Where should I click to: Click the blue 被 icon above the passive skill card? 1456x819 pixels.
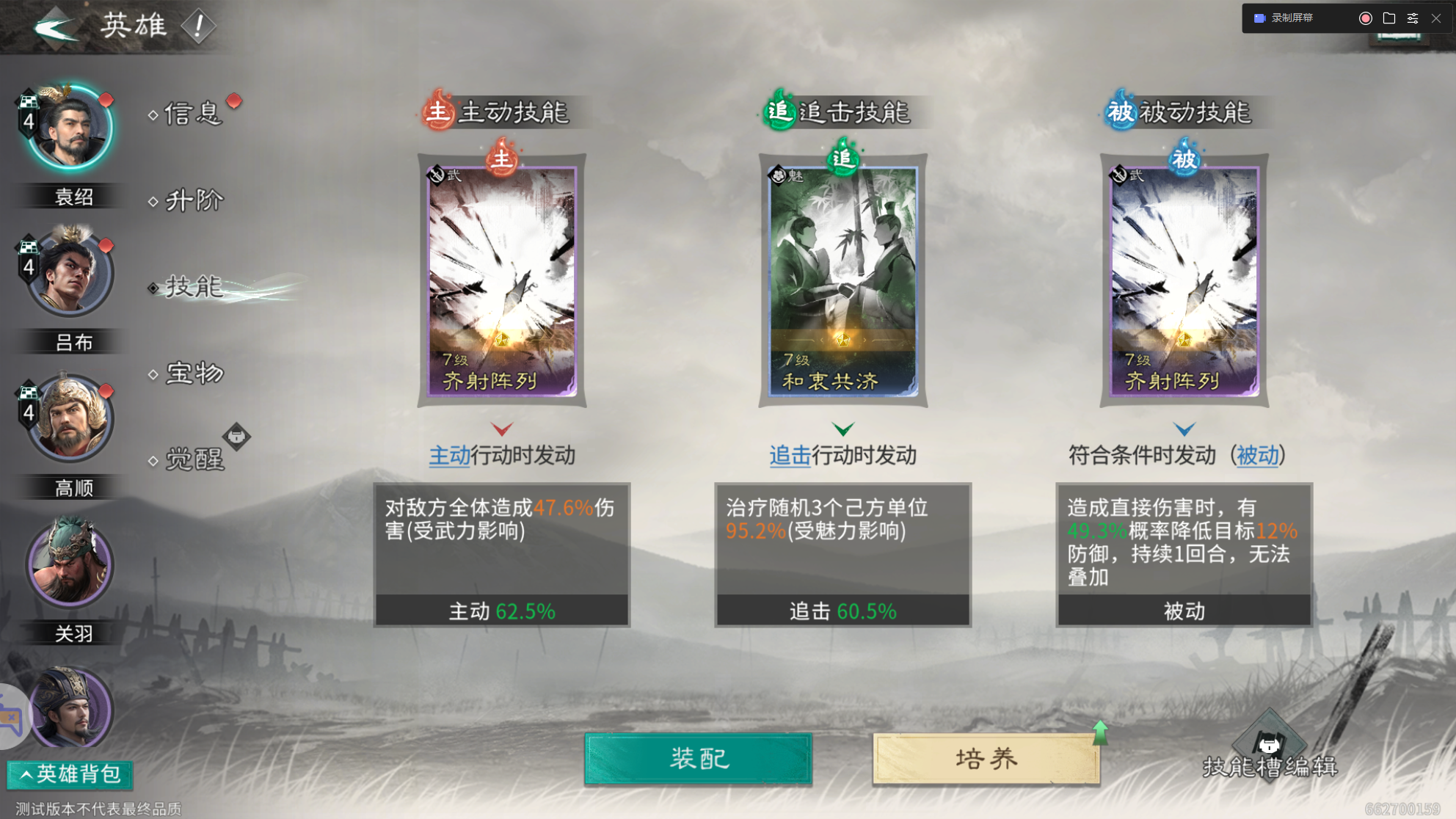coord(1185,159)
